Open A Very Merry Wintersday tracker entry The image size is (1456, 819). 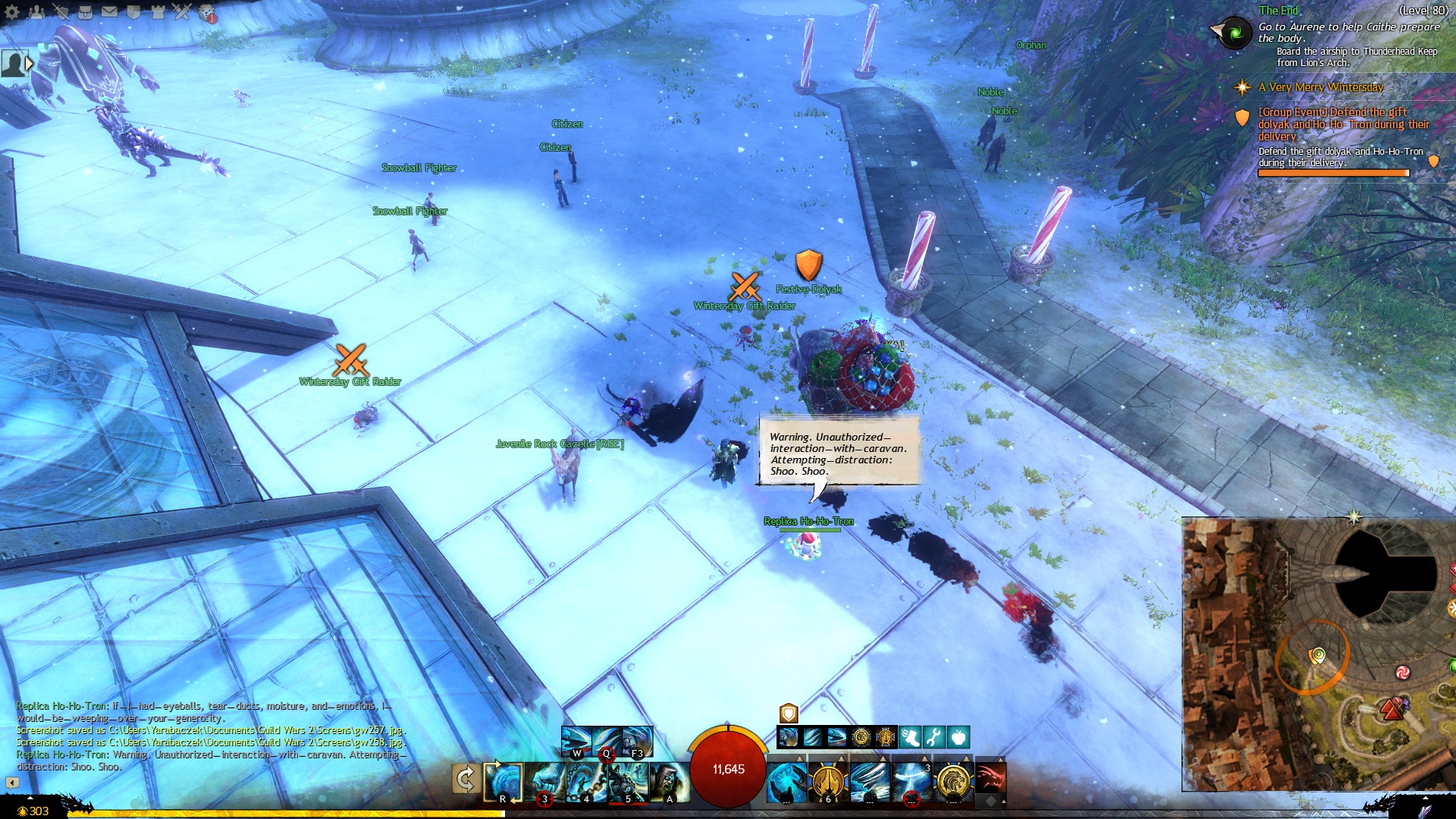click(x=1320, y=87)
